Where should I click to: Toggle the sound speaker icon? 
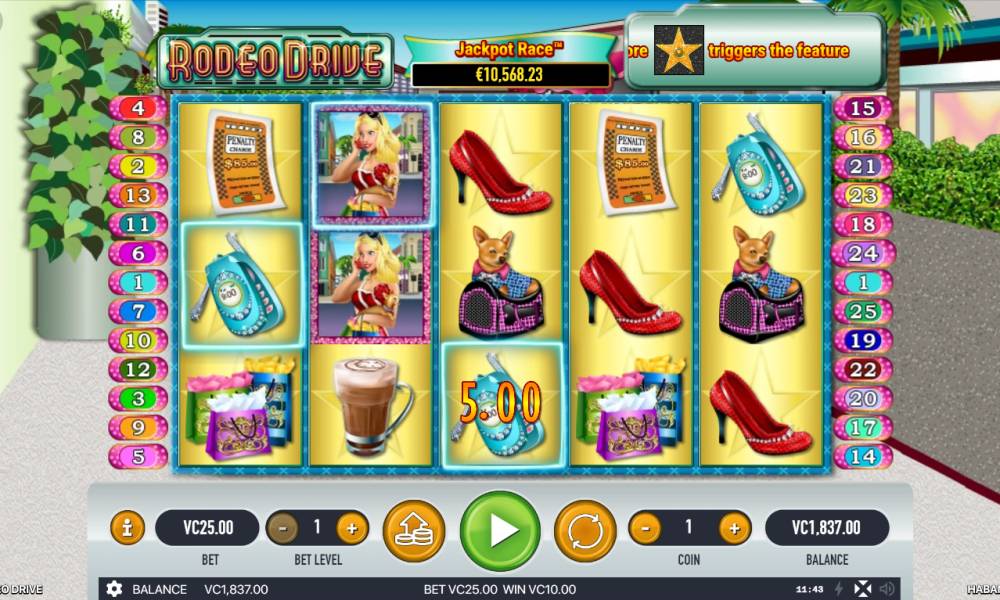pyautogui.click(x=886, y=589)
